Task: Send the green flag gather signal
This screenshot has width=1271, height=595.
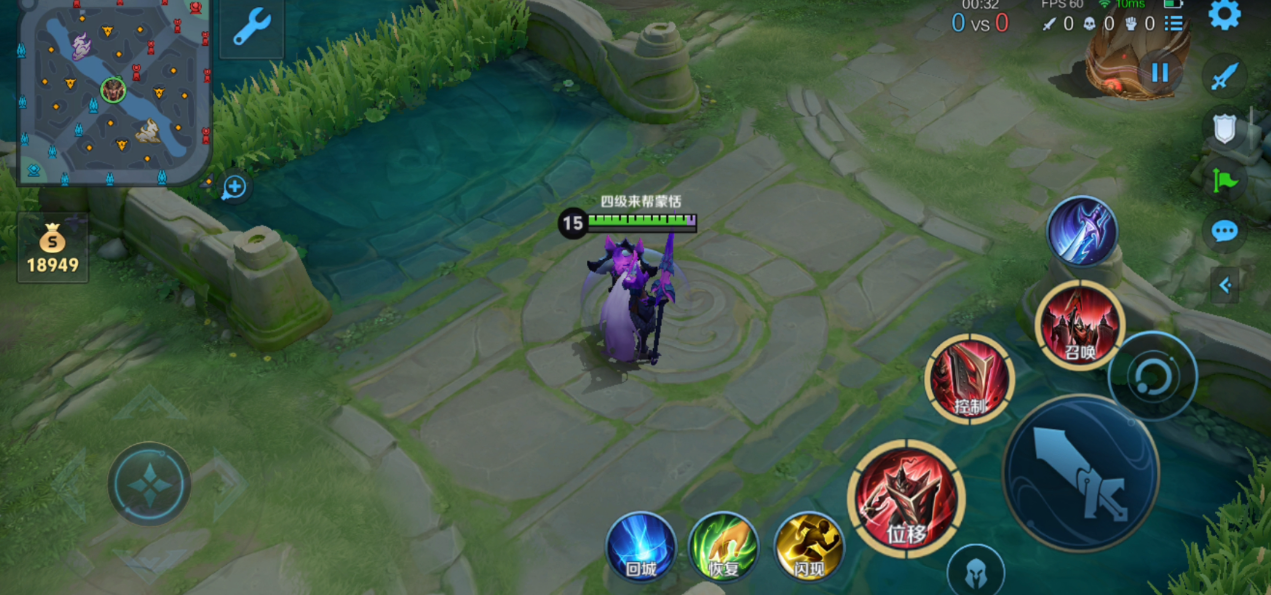Action: click(1224, 181)
